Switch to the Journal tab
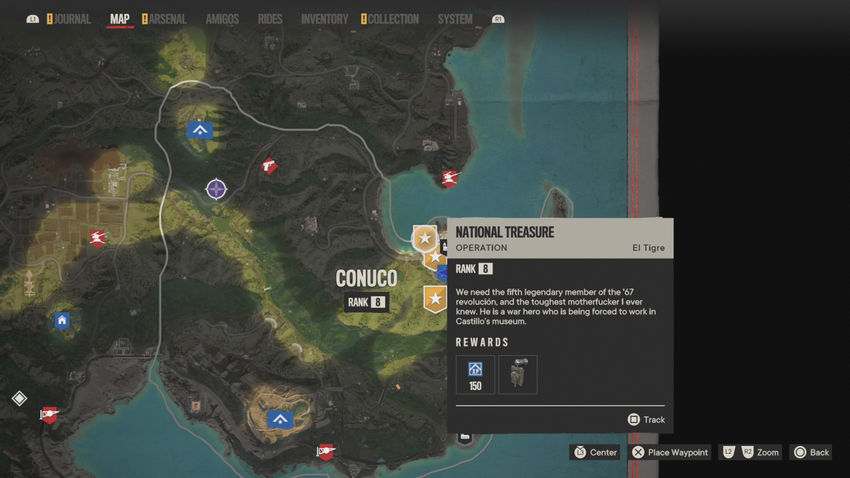The height and width of the screenshot is (478, 850). pos(71,19)
